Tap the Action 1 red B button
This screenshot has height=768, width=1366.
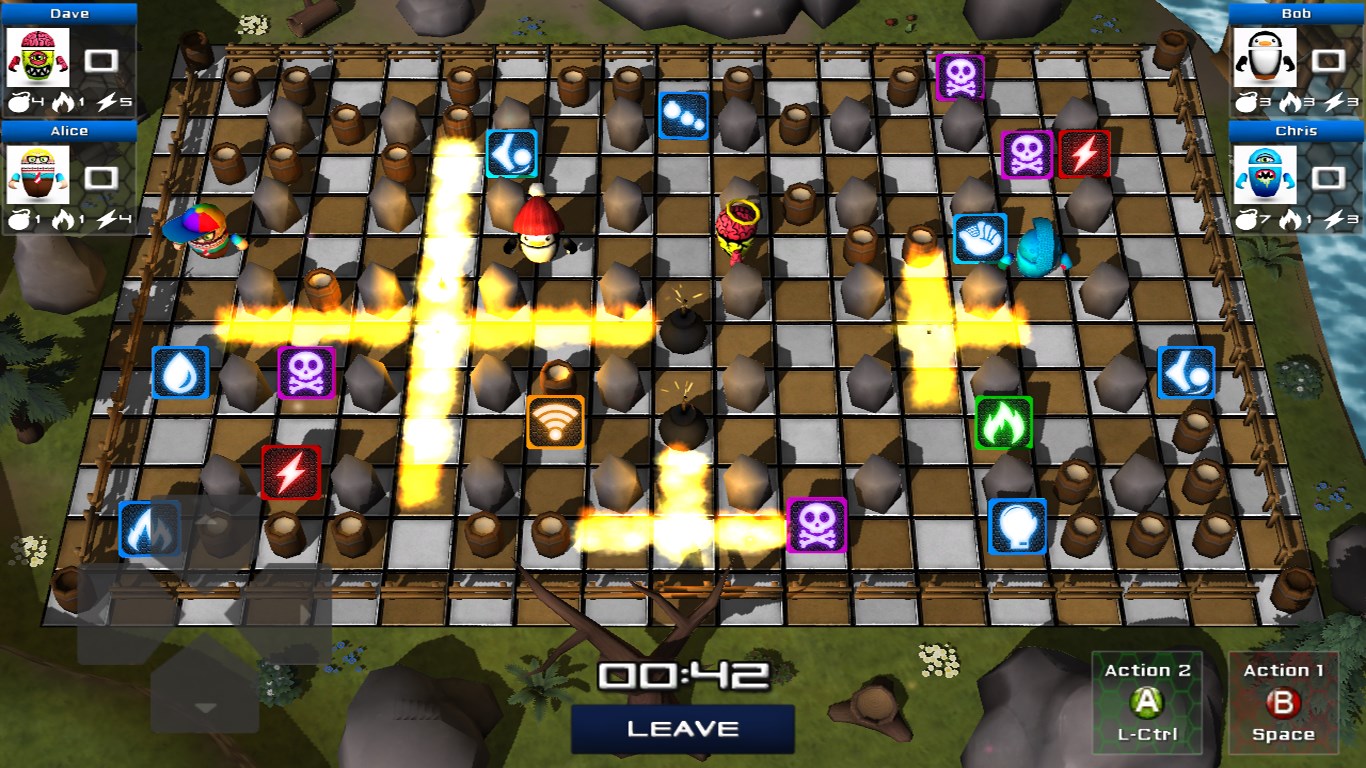point(1282,703)
